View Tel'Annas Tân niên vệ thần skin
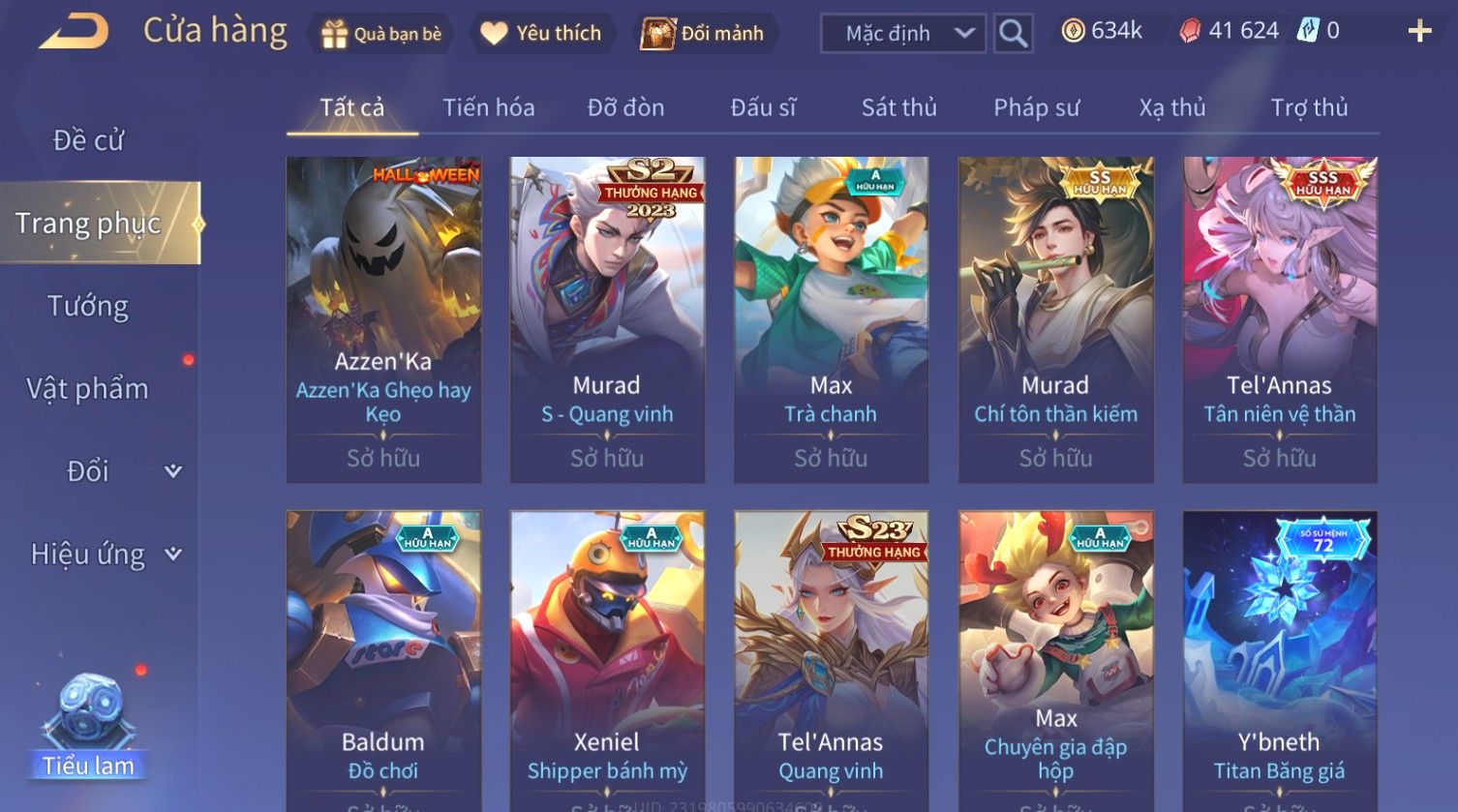This screenshot has height=812, width=1458. tap(1279, 319)
